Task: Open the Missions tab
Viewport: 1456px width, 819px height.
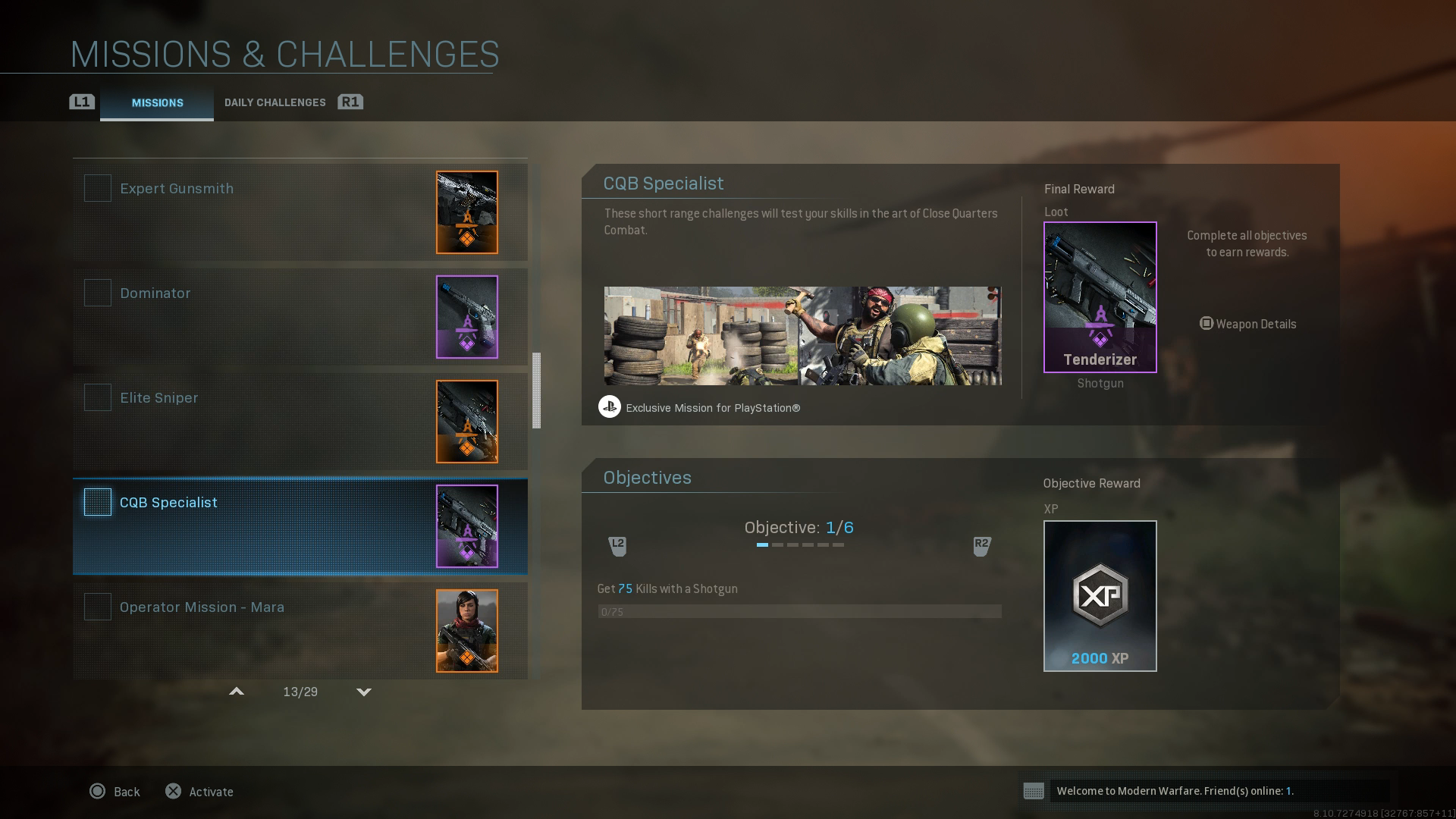Action: point(157,103)
